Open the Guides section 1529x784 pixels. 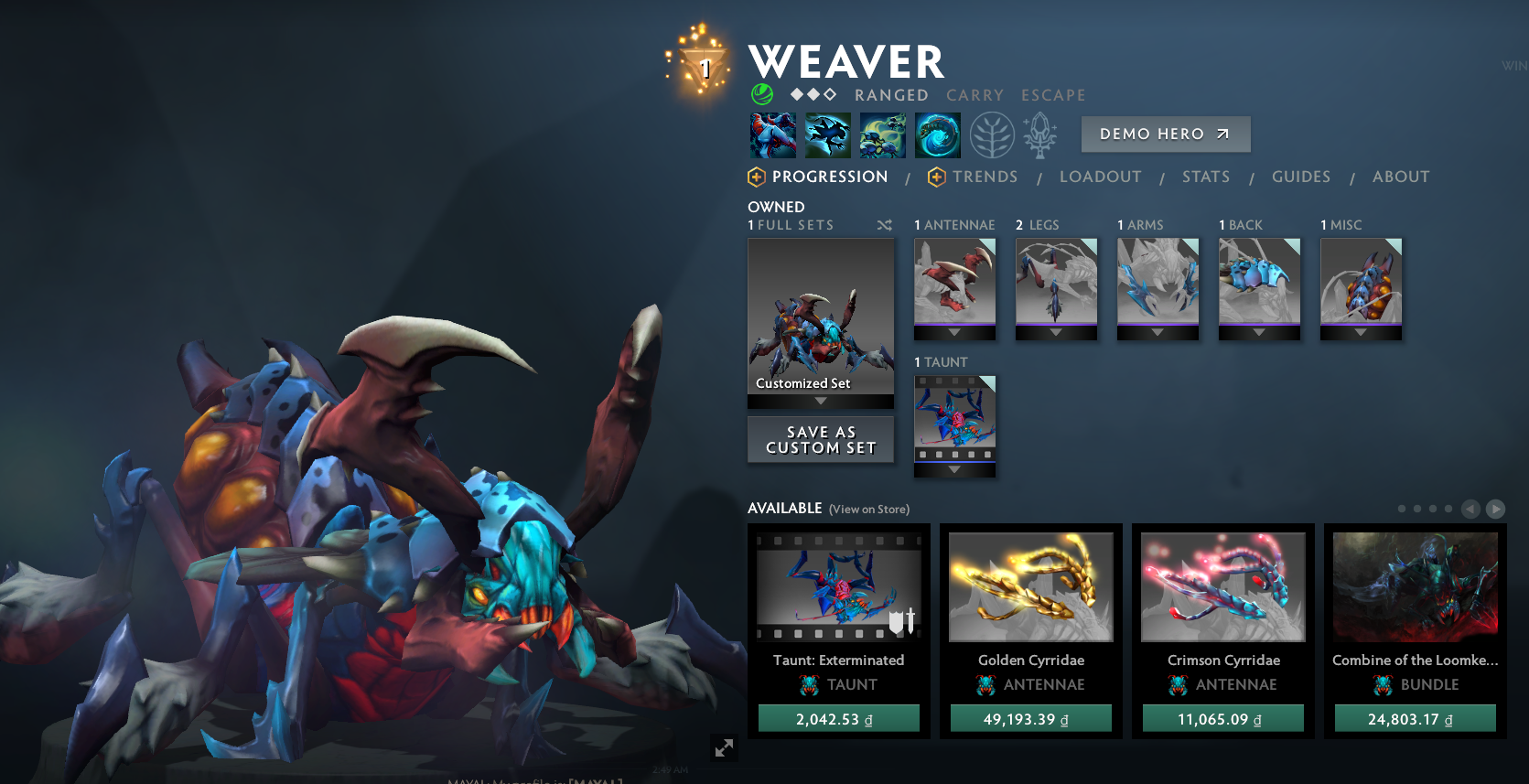[x=1301, y=177]
